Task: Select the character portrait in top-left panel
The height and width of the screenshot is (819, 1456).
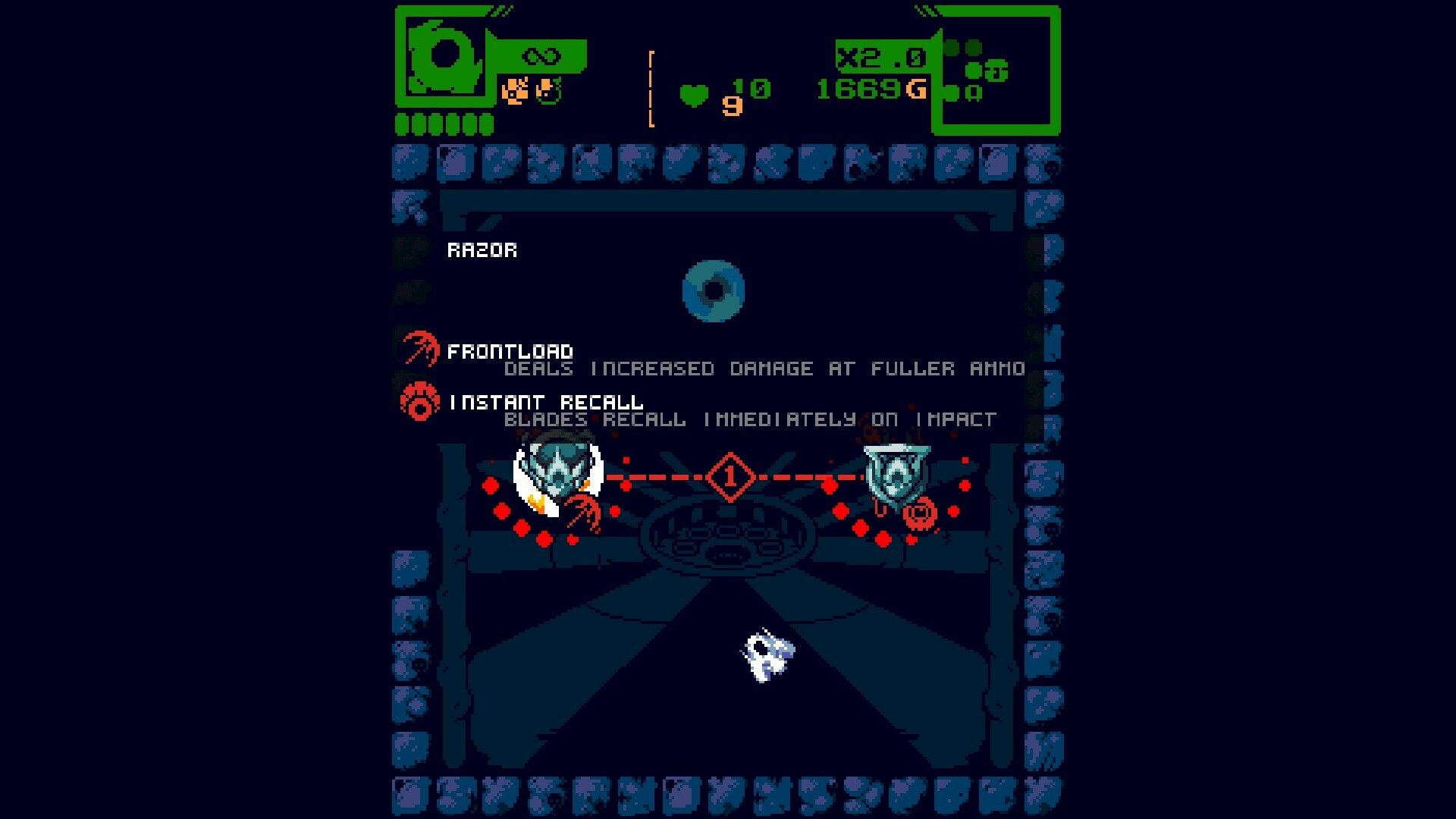Action: pos(444,57)
